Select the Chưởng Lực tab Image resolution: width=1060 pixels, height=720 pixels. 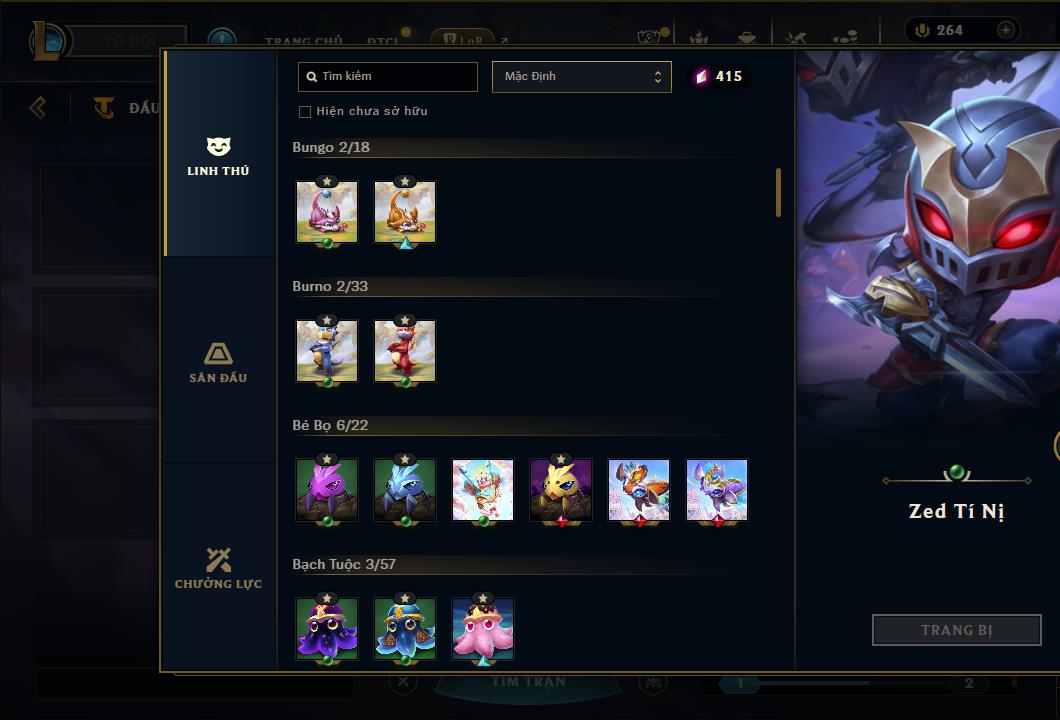coord(218,568)
